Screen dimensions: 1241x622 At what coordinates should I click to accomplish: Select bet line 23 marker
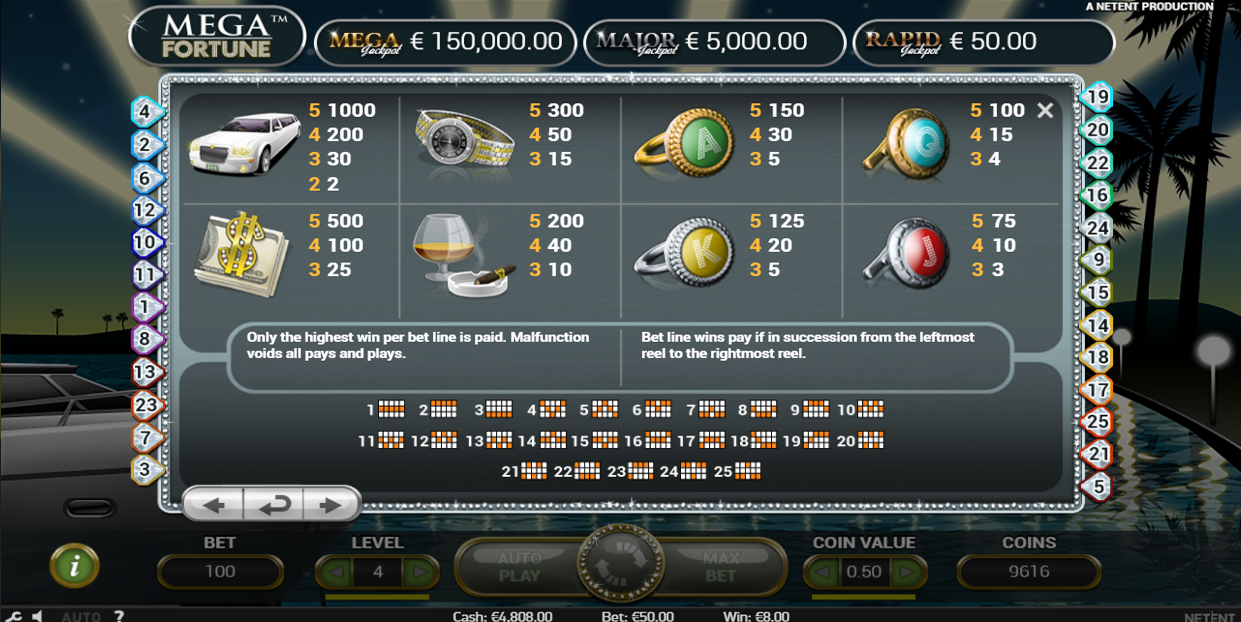146,405
